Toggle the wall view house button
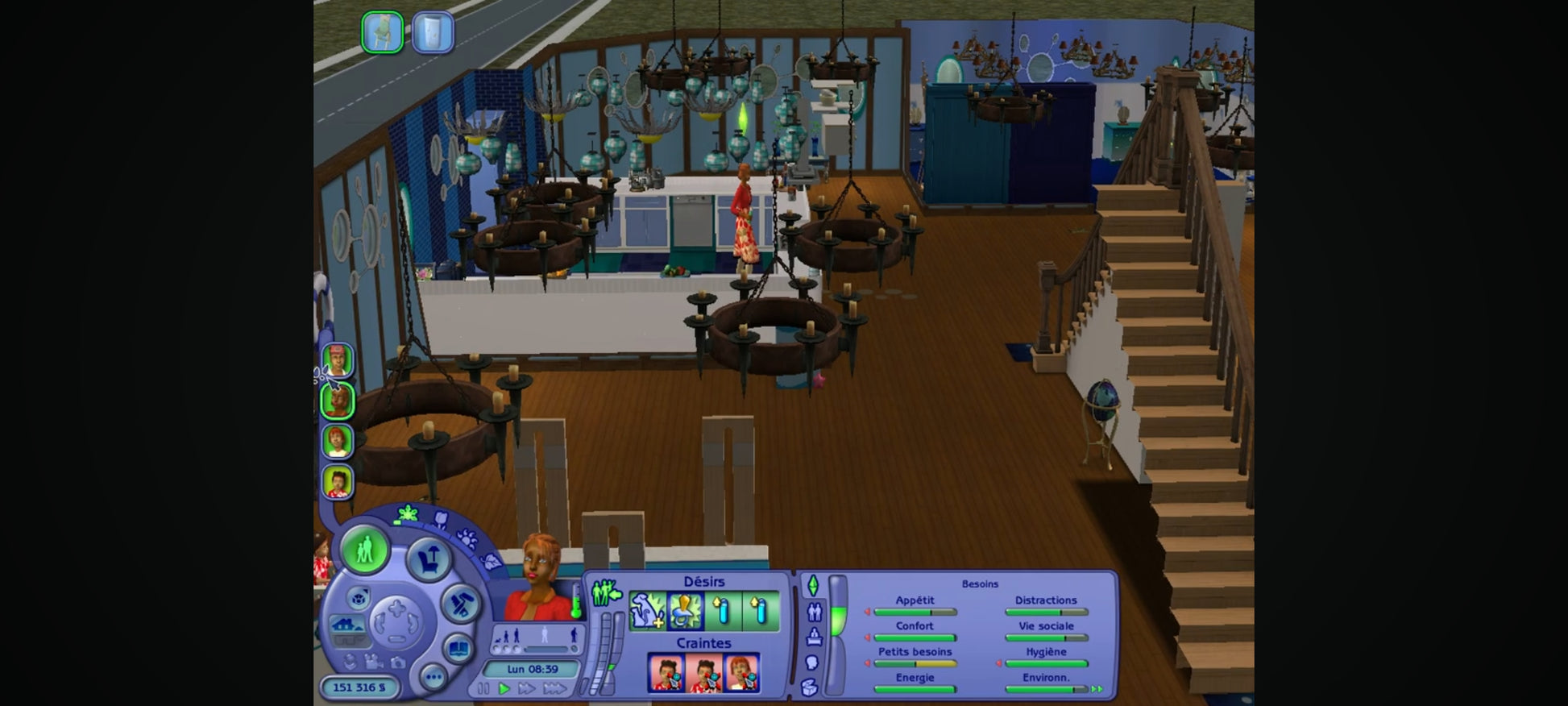The image size is (1568, 706). pos(347,625)
